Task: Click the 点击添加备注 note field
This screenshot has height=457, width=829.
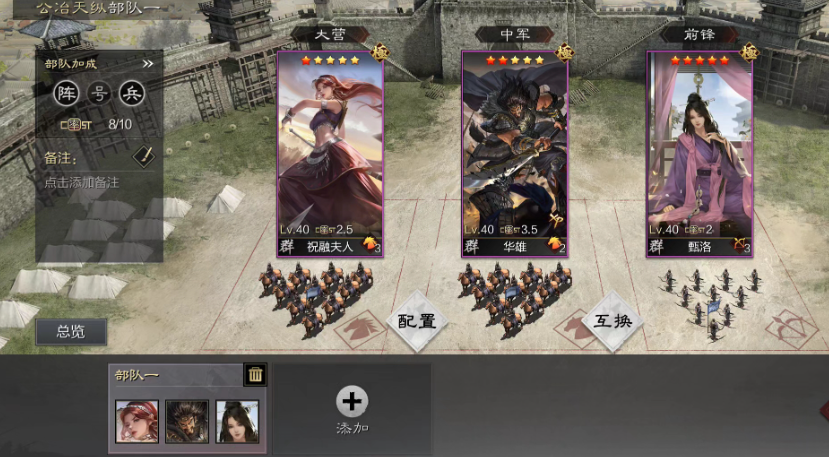Action: click(x=82, y=183)
